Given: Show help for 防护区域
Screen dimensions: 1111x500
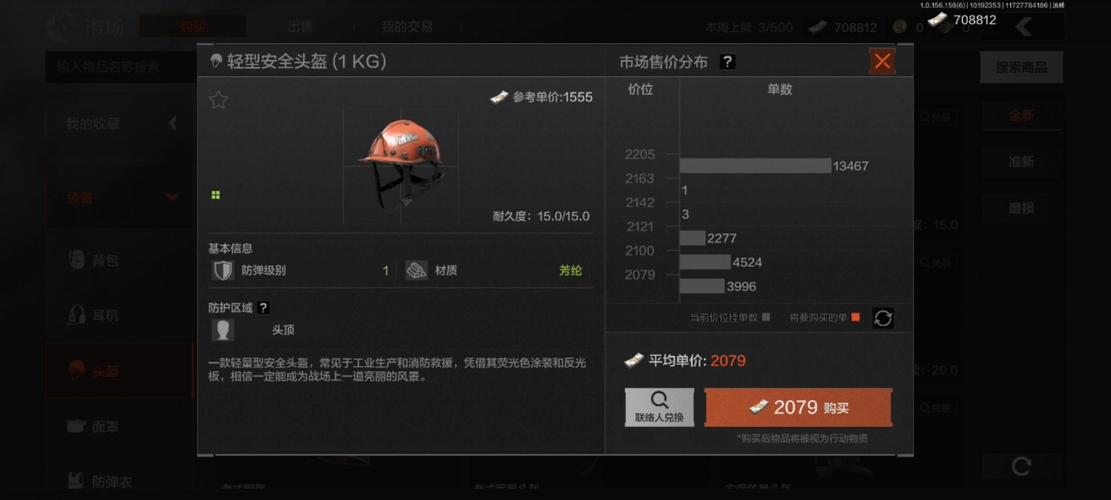Looking at the screenshot, I should pyautogui.click(x=263, y=308).
